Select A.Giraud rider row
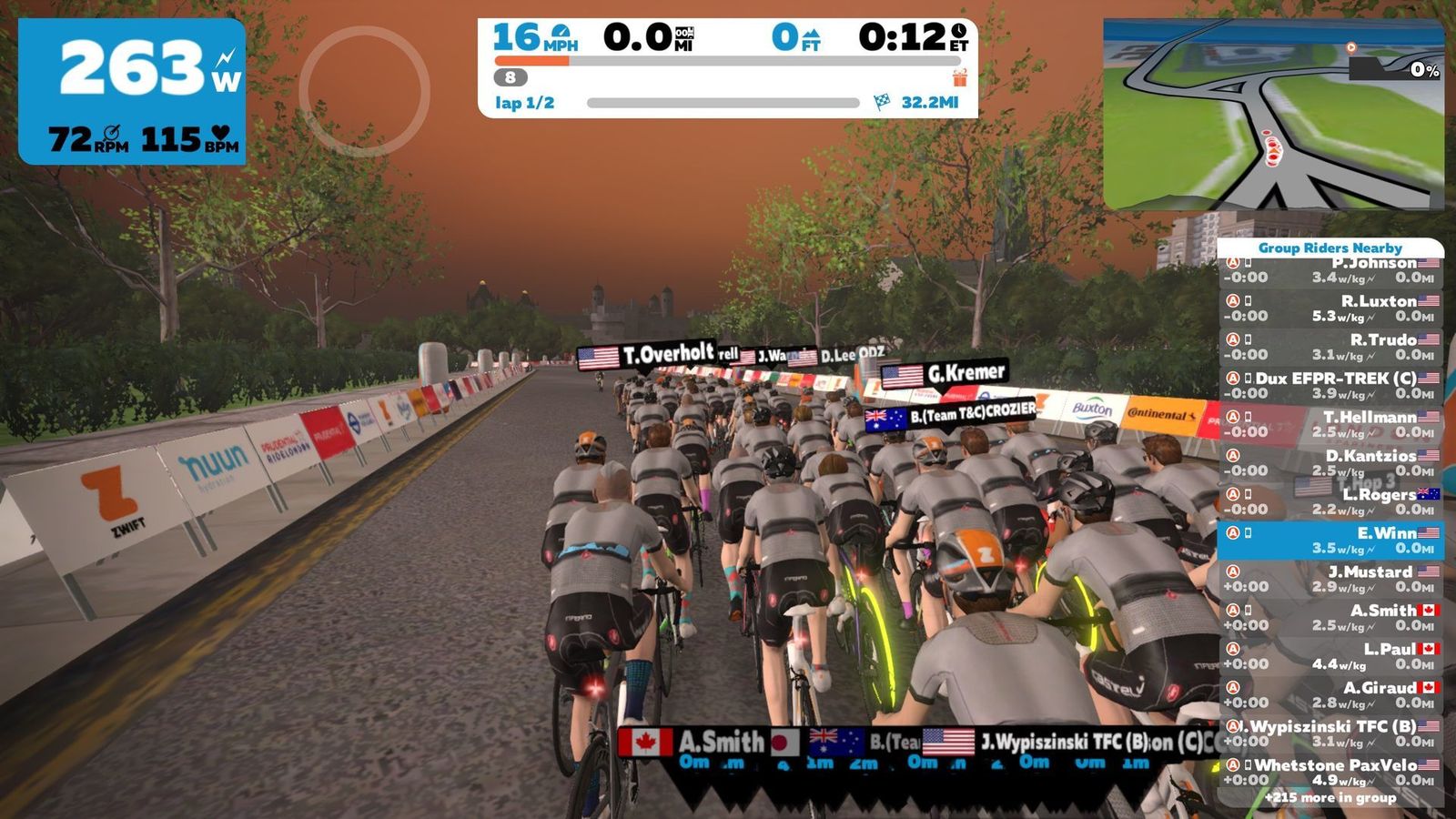This screenshot has width=1456, height=819. 1330,694
